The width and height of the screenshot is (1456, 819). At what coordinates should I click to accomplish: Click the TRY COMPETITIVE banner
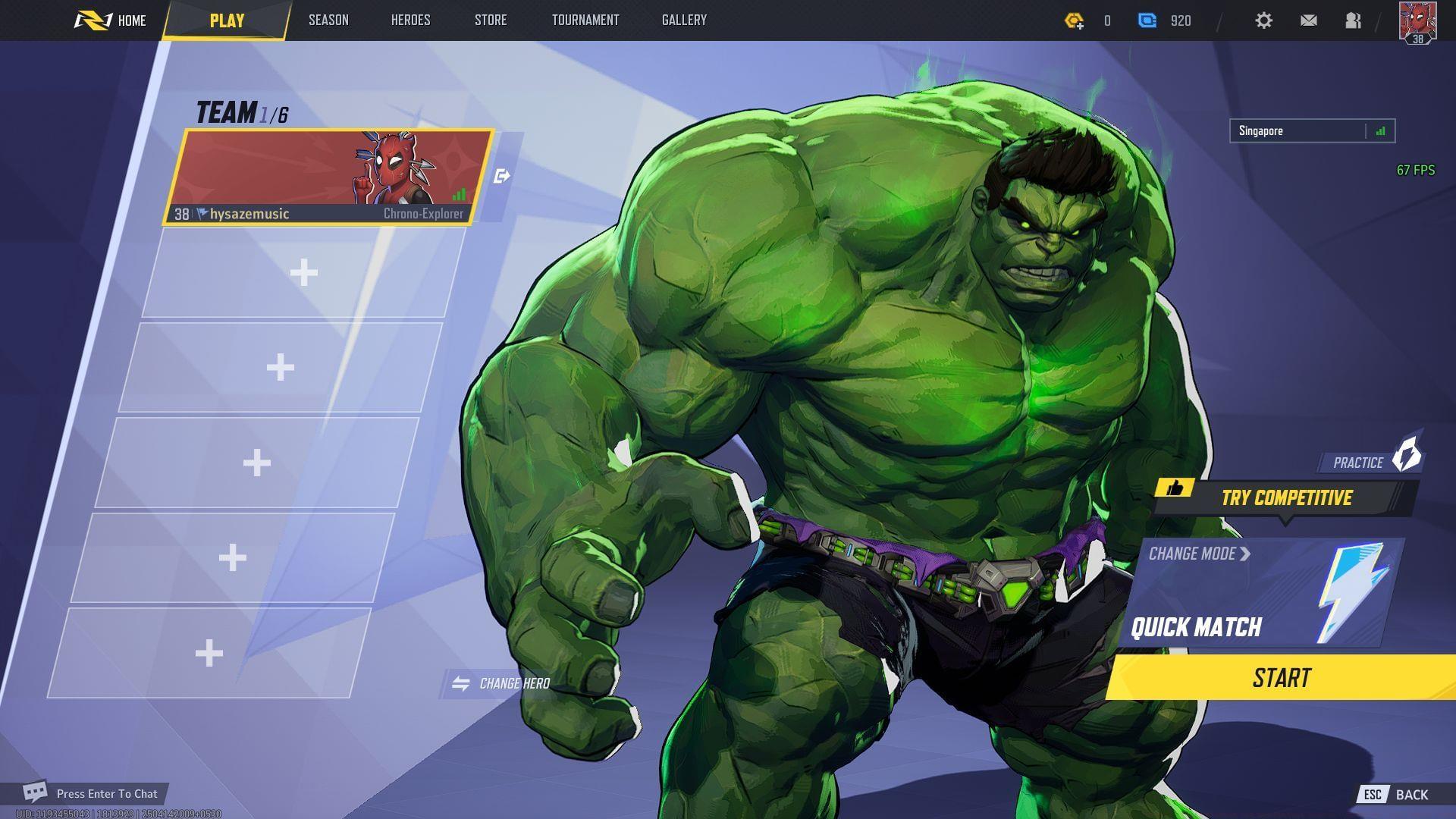coord(1288,498)
